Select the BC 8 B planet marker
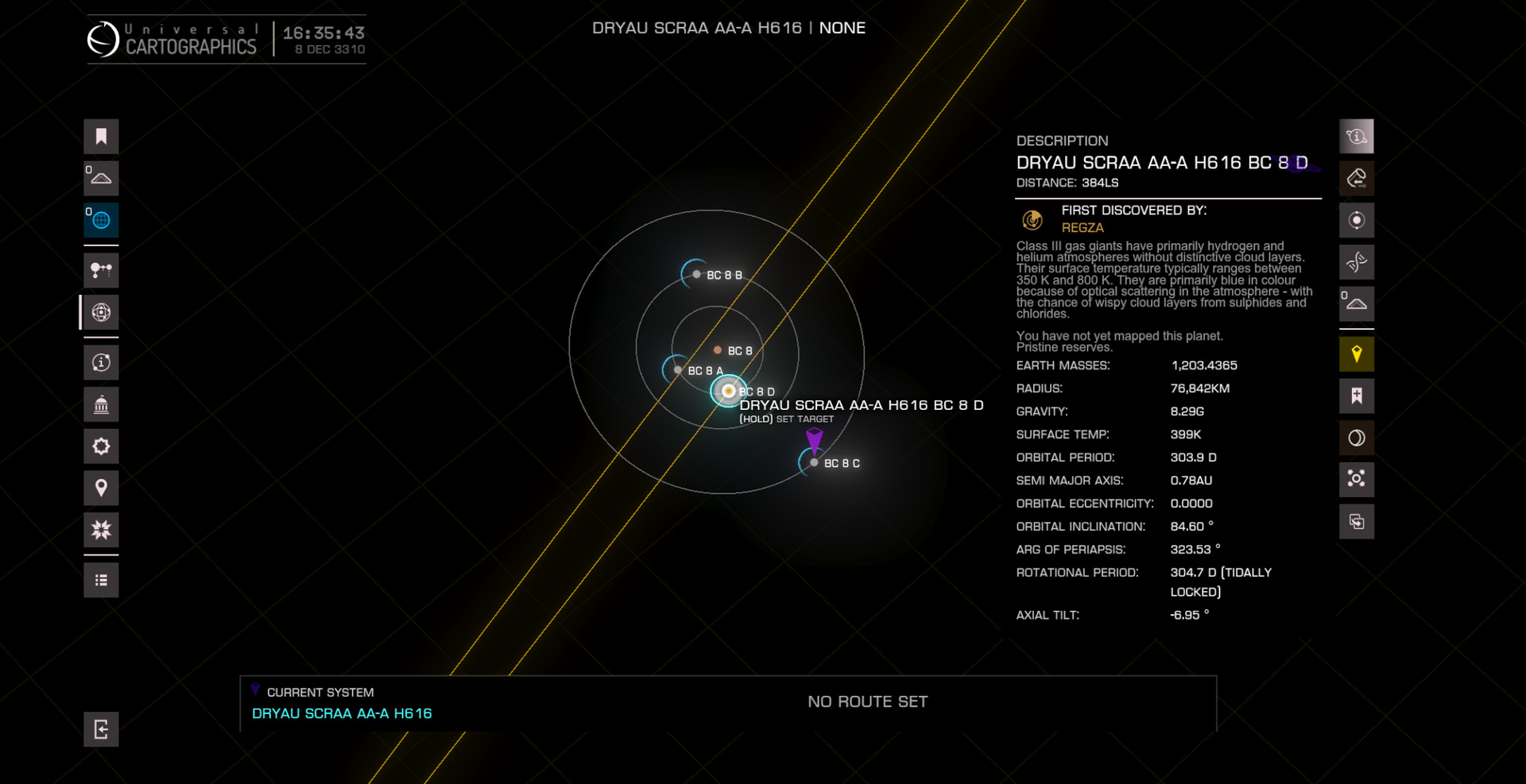This screenshot has width=1526, height=784. [x=696, y=274]
